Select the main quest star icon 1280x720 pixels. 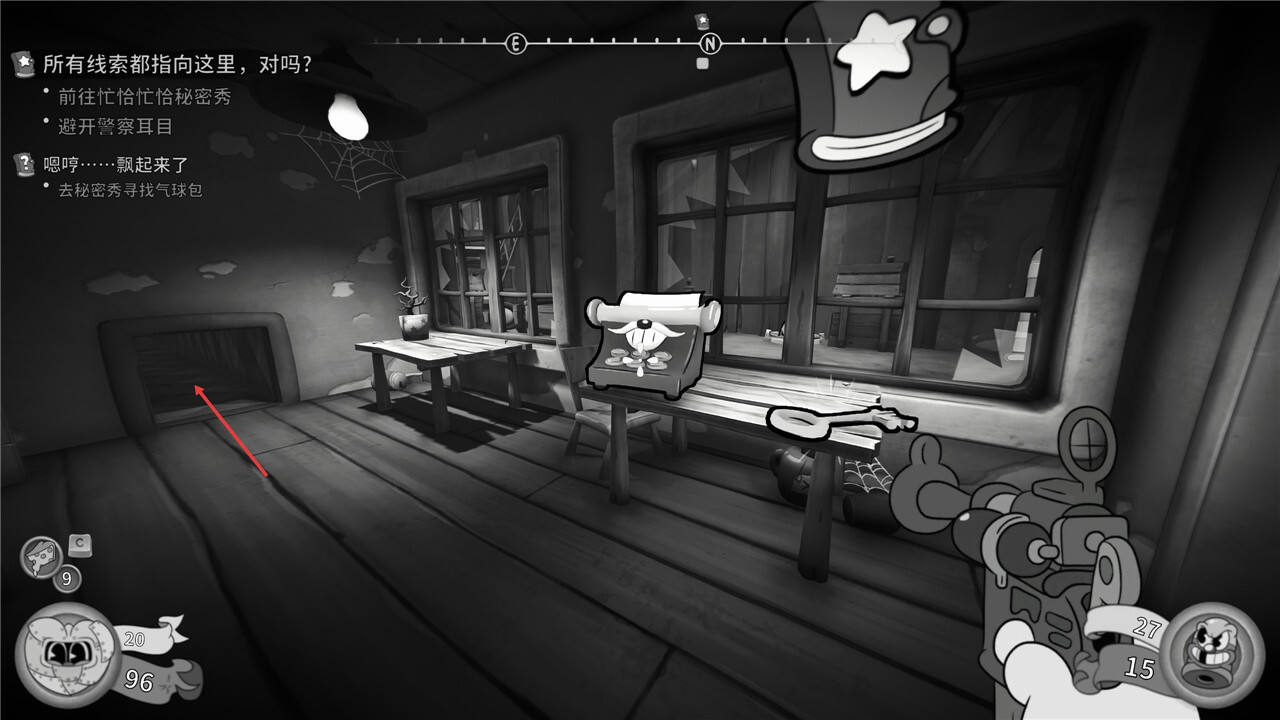pyautogui.click(x=24, y=65)
